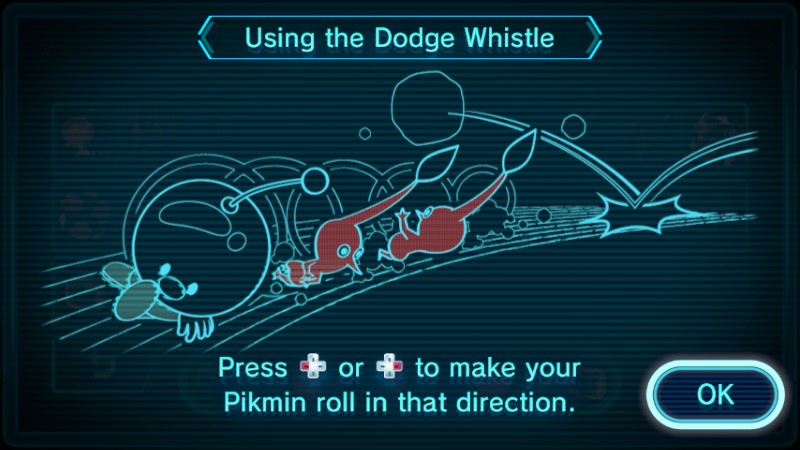Image resolution: width=800 pixels, height=450 pixels.
Task: Confirm the Dodge Whistle tutorial with OK
Action: [x=715, y=393]
